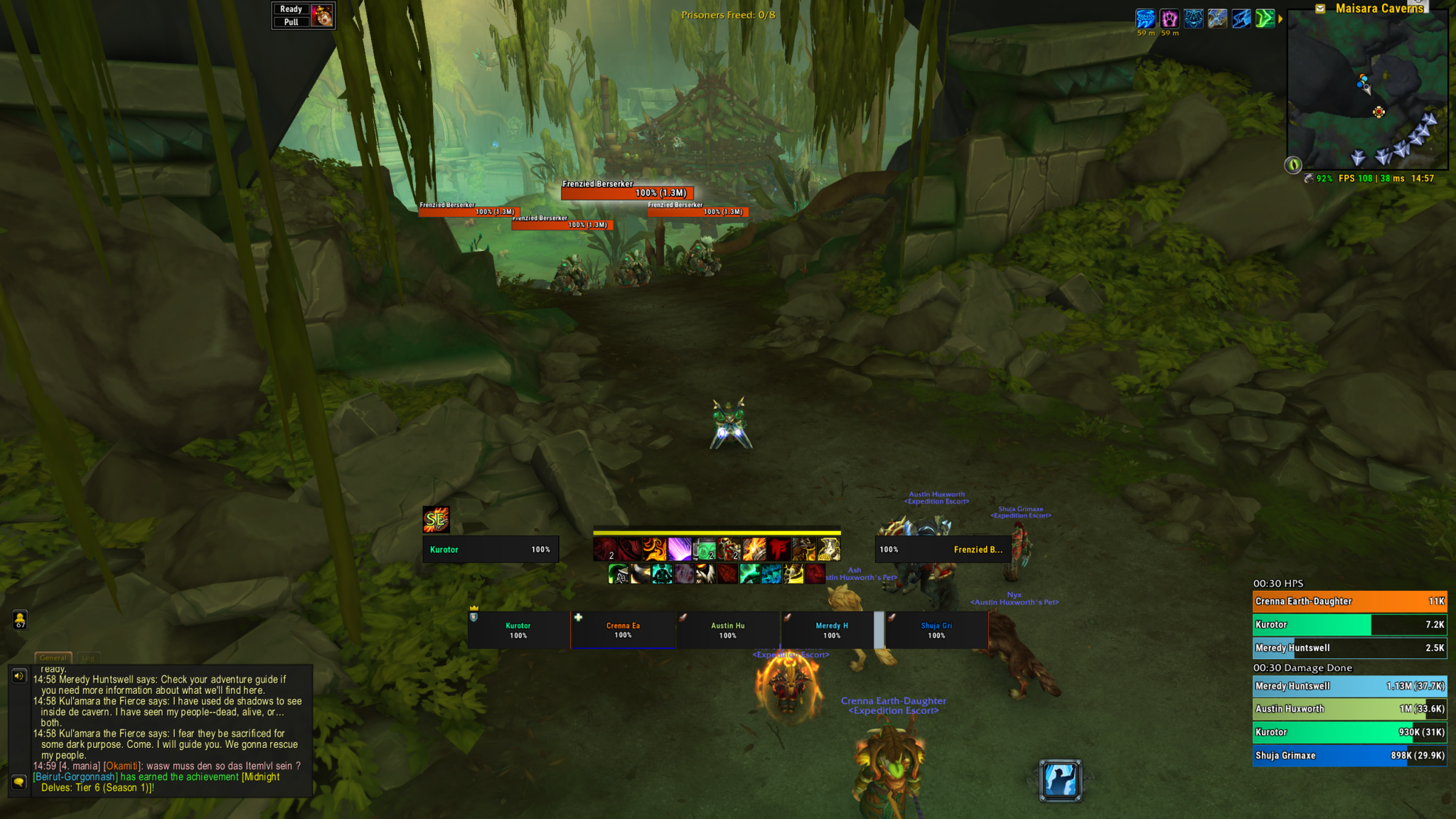This screenshot has width=1456, height=819.
Task: Open the social friends button showing 67
Action: click(20, 620)
